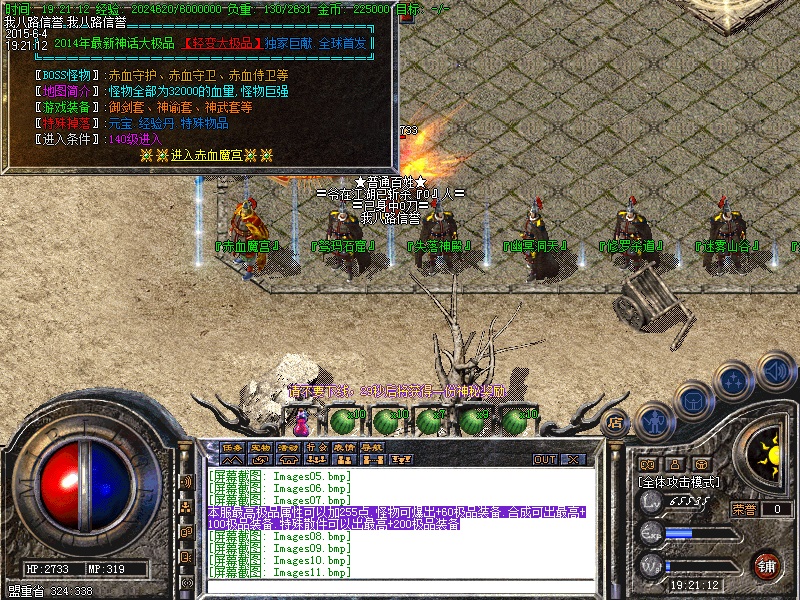Open the 表情 emote tab
This screenshot has height=600, width=800.
(344, 446)
